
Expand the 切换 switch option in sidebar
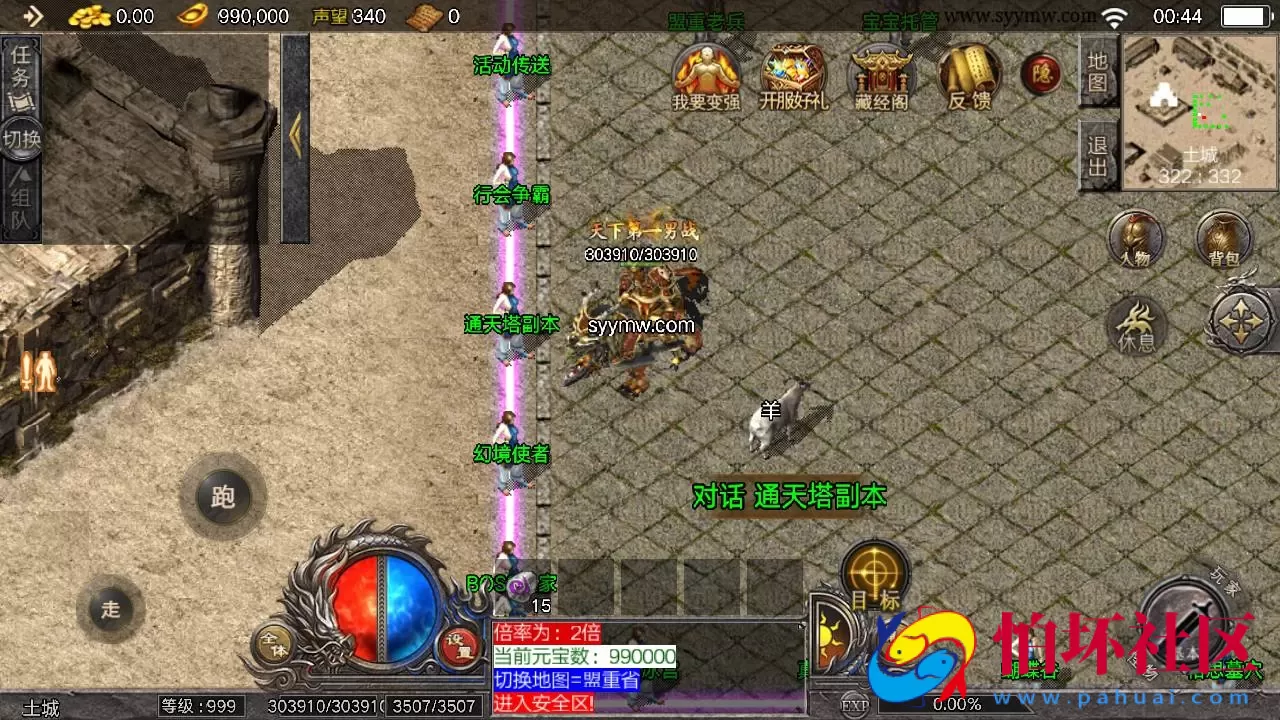pos(22,140)
